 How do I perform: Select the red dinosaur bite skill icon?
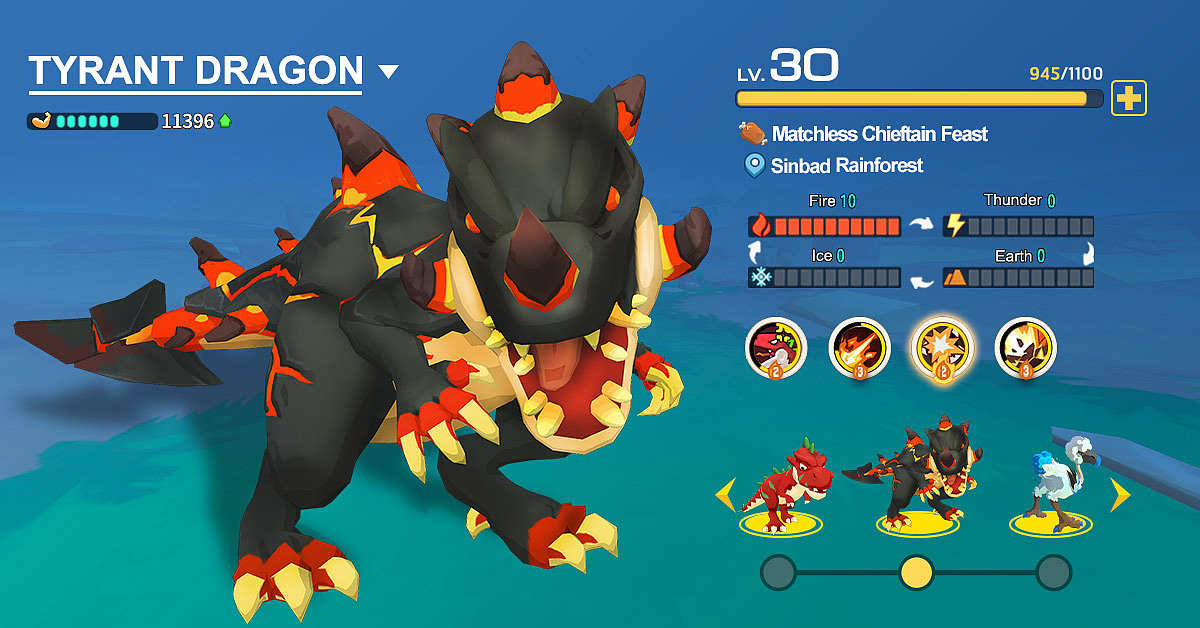(775, 348)
